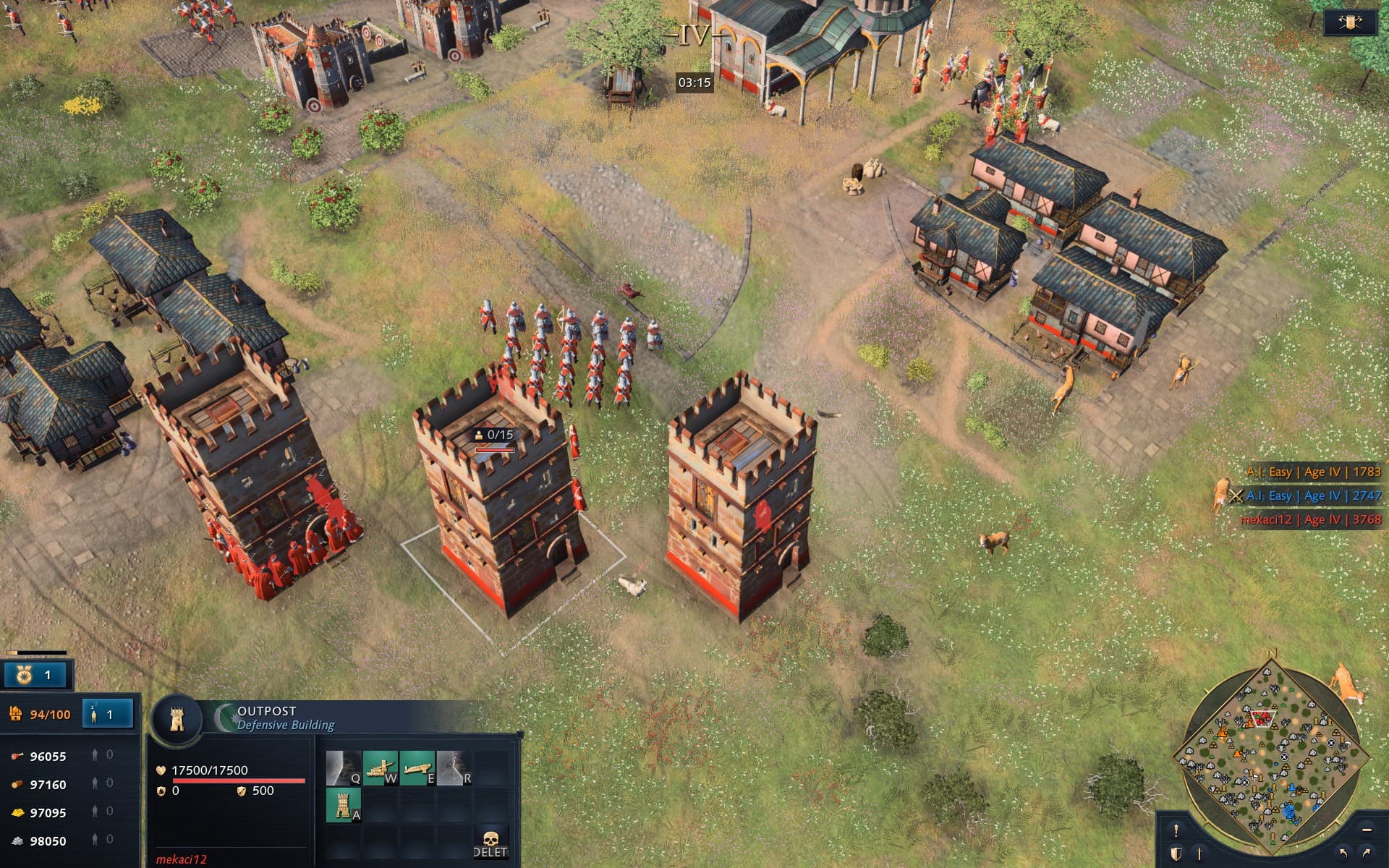The height and width of the screenshot is (868, 1389).
Task: Toggle the shield minimap filter button
Action: point(1176,854)
